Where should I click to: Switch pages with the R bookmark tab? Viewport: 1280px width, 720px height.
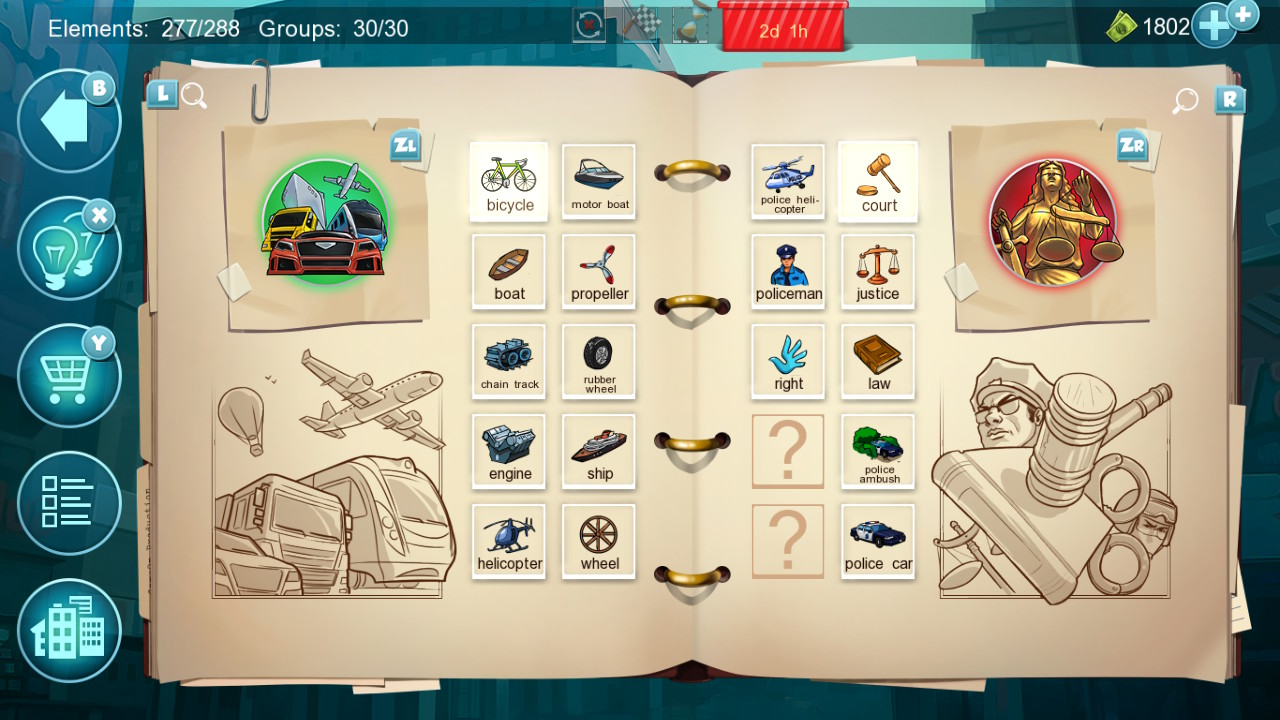coord(1231,99)
